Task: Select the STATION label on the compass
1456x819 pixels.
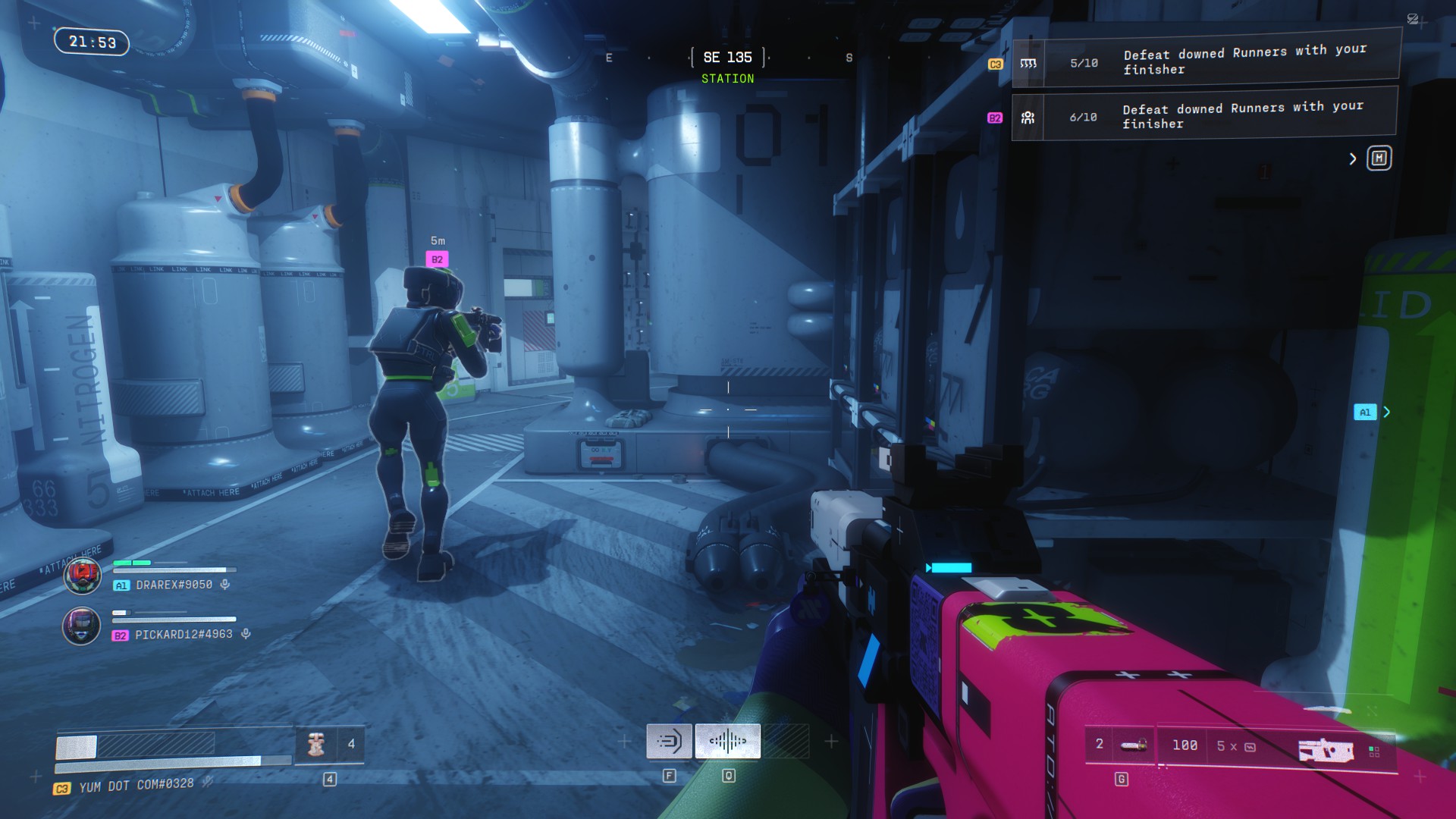Action: click(x=727, y=78)
